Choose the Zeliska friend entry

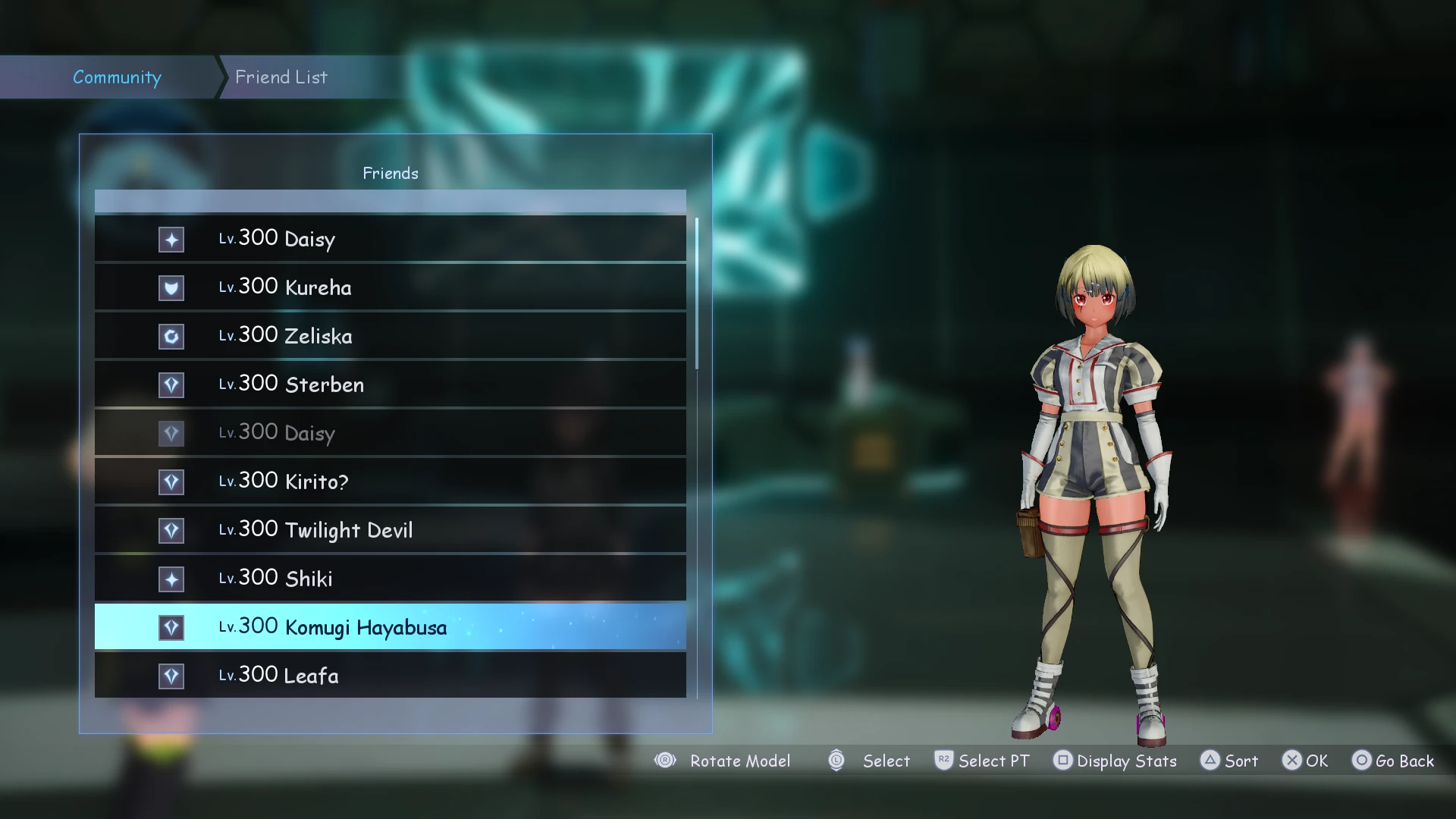(390, 336)
